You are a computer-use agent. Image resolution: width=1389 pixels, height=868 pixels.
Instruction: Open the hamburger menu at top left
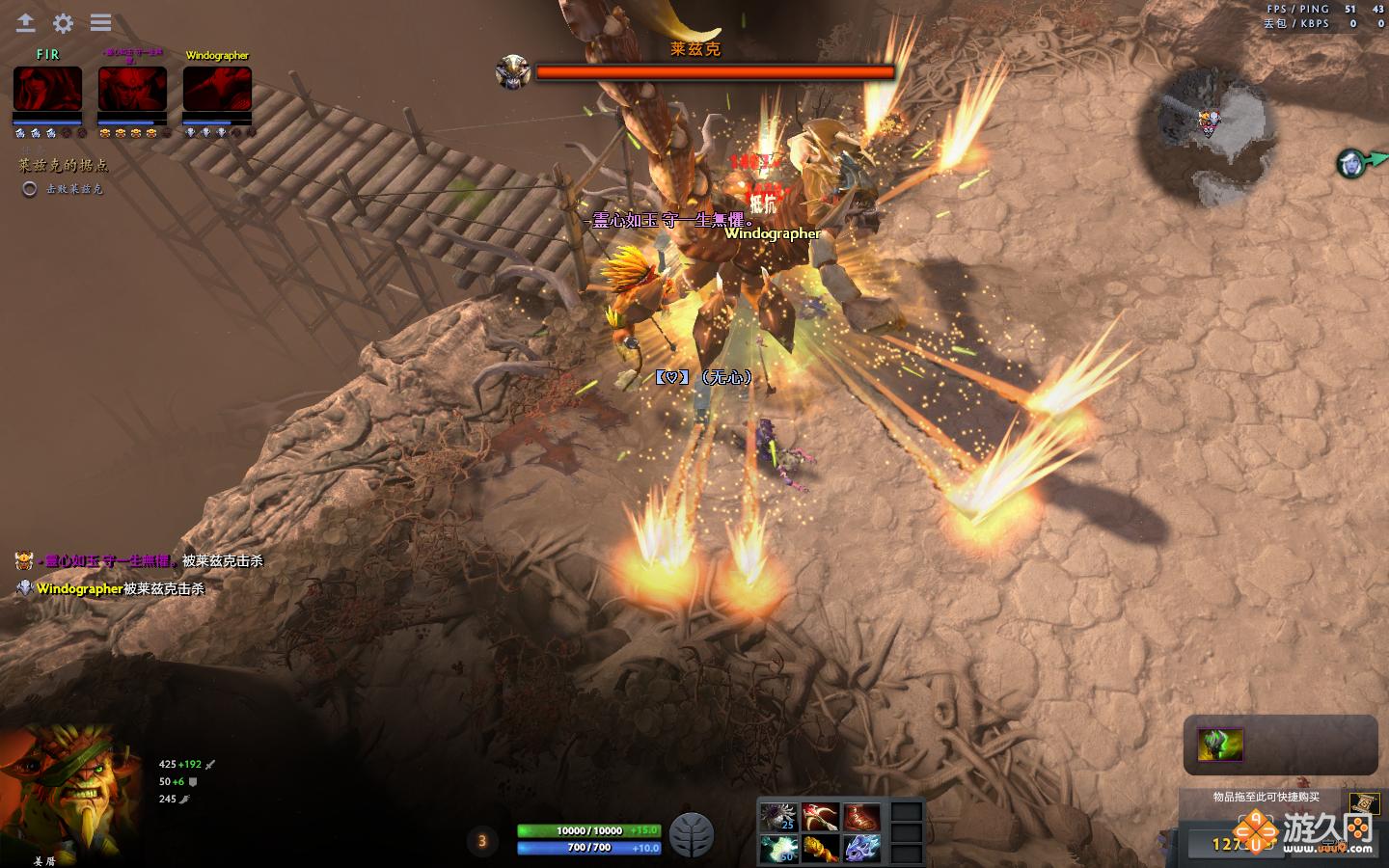(98, 23)
